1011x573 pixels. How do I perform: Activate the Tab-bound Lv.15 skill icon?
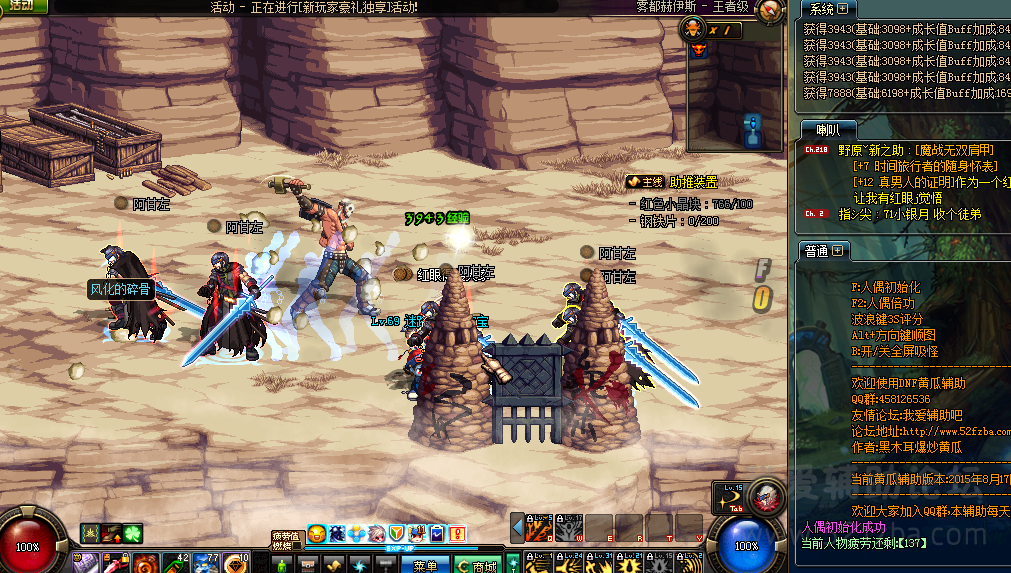pos(766,497)
